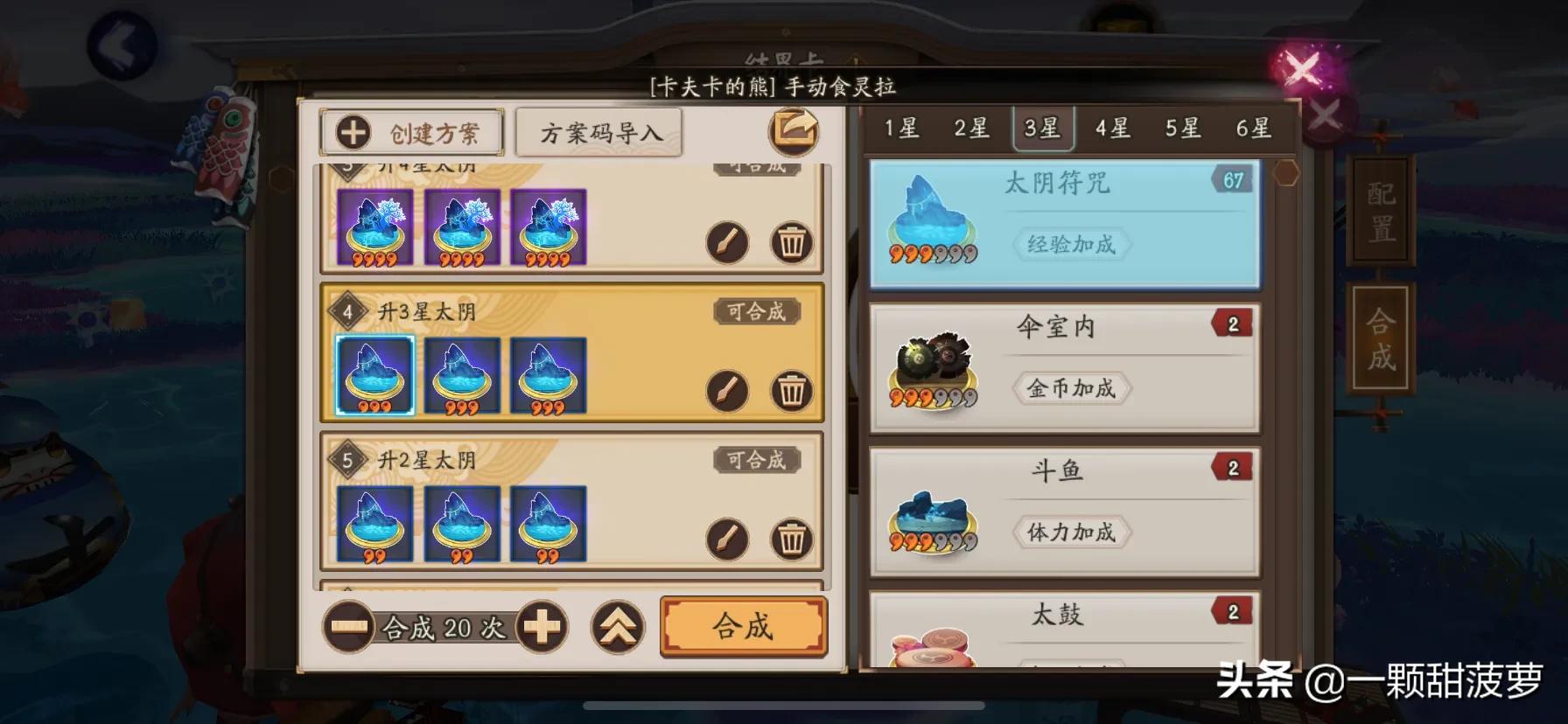Collapse the plan list with double chevron
This screenshot has width=1568, height=724.
pyautogui.click(x=618, y=626)
